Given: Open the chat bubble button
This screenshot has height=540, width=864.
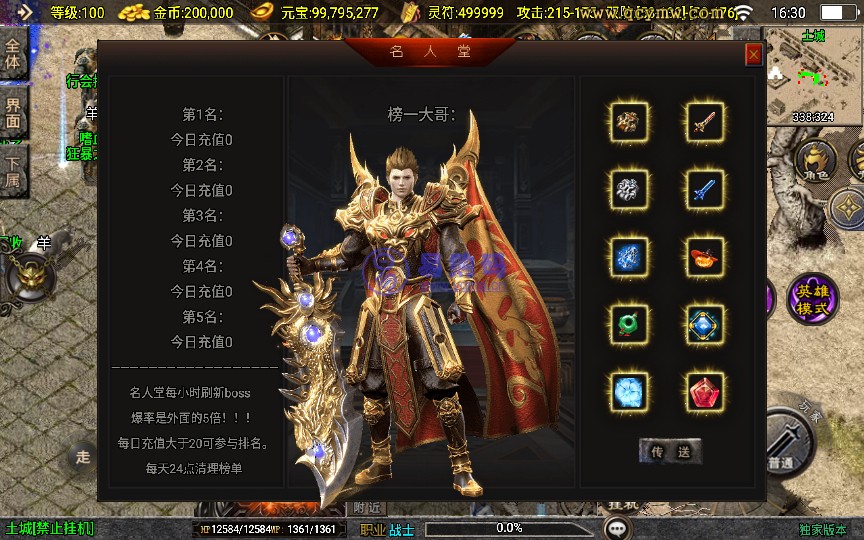Looking at the screenshot, I should click(617, 527).
